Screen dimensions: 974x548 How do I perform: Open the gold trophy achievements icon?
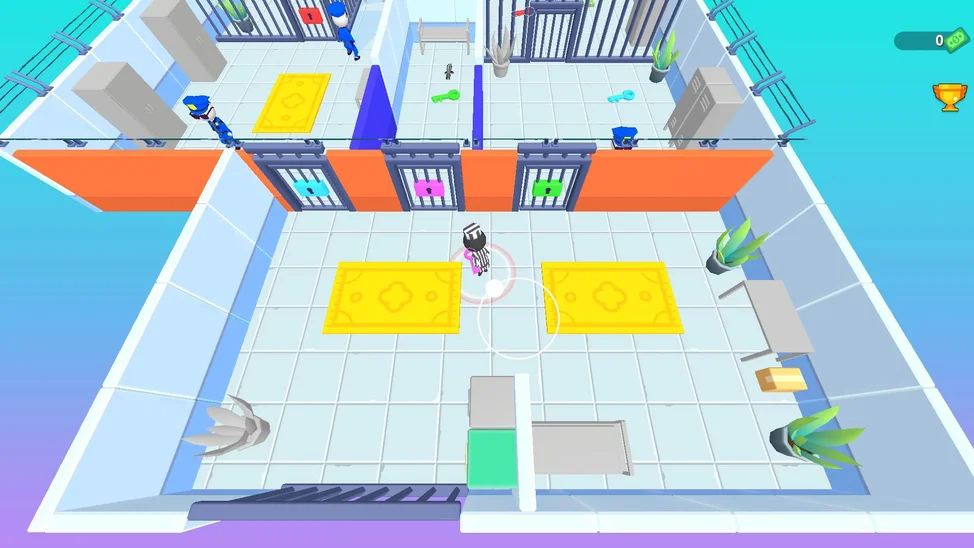coord(948,96)
